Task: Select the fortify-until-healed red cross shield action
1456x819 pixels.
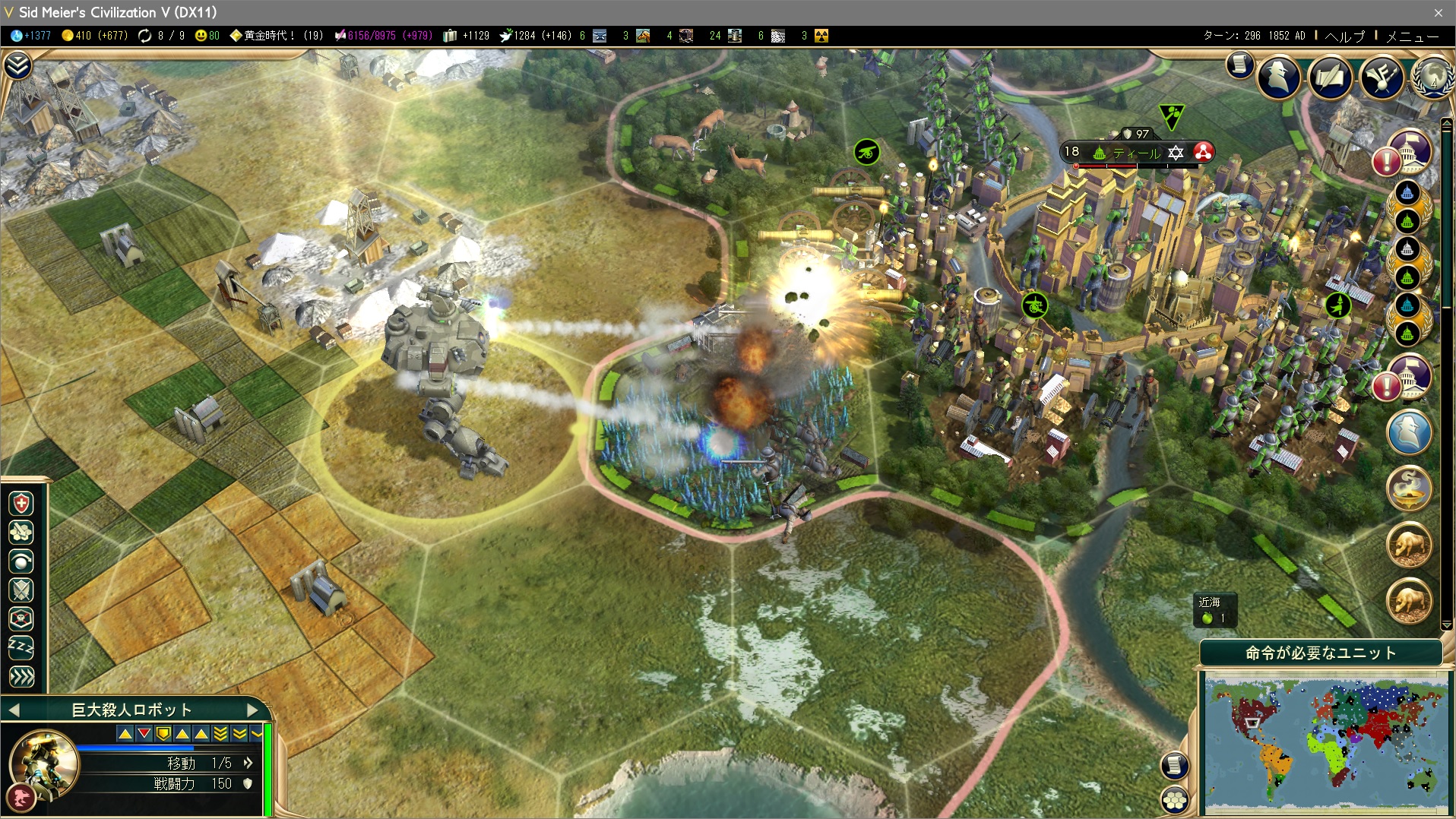Action: click(21, 503)
